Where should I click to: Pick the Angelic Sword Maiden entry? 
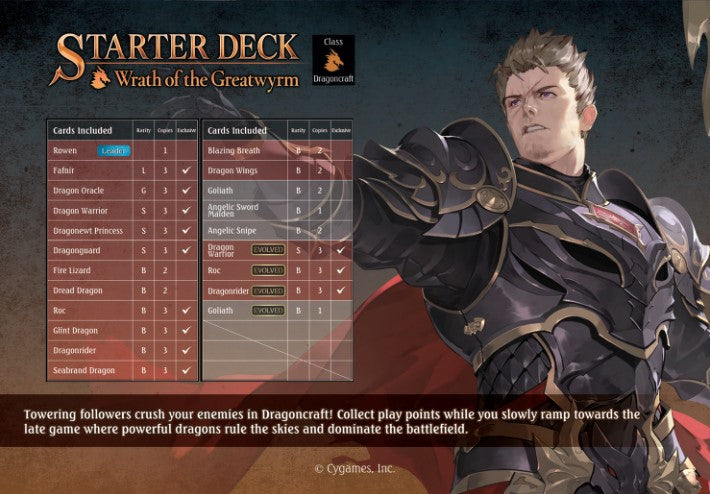(x=277, y=210)
